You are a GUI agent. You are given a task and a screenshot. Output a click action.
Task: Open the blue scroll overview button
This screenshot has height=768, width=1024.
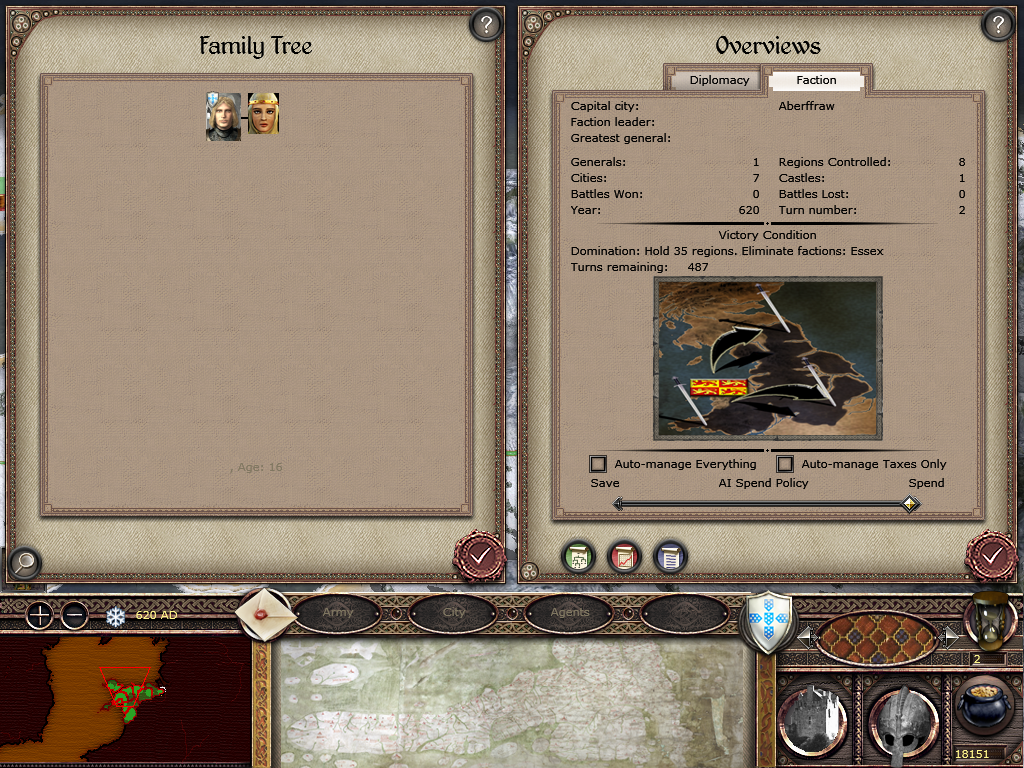[x=670, y=556]
